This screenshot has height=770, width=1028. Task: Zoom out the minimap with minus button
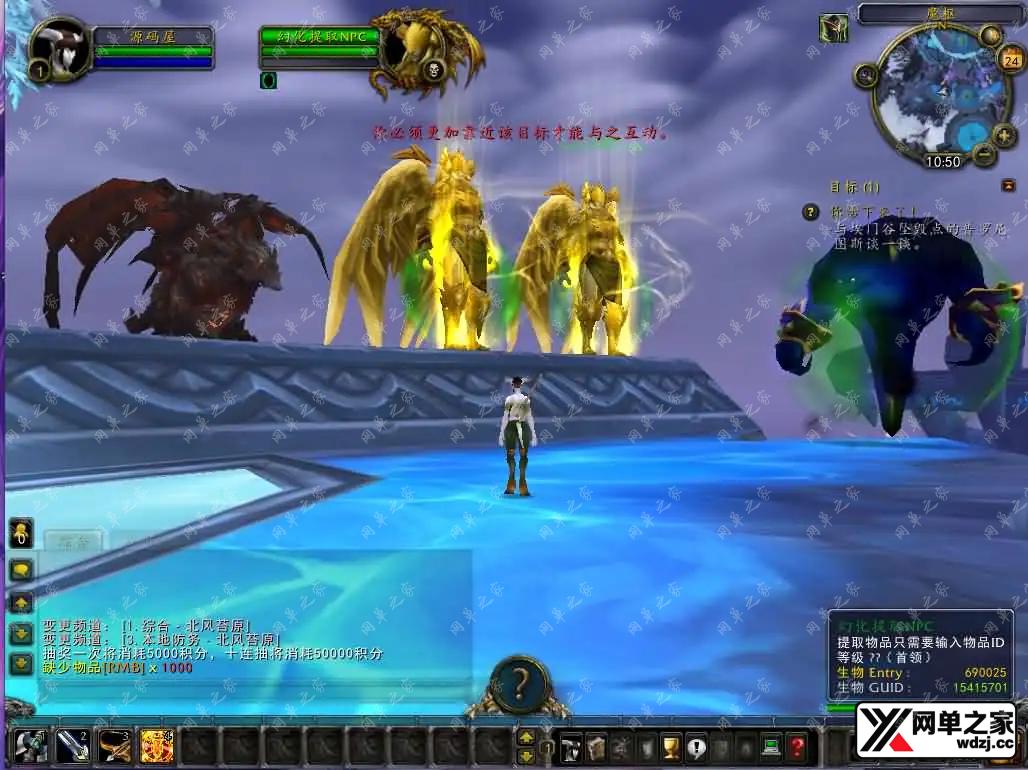pos(984,155)
